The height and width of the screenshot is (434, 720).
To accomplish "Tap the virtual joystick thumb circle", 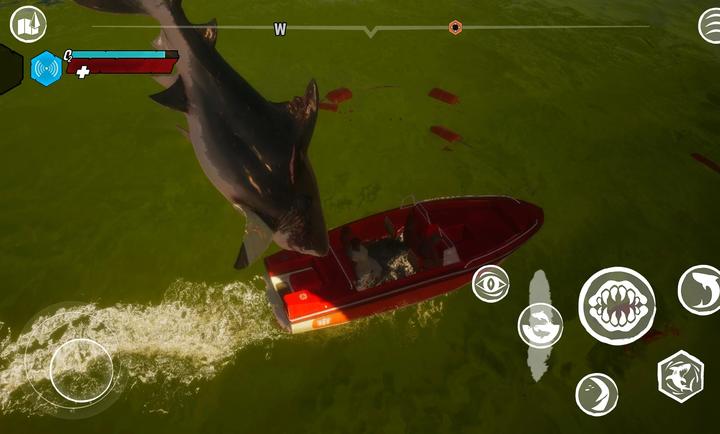I will [x=80, y=370].
